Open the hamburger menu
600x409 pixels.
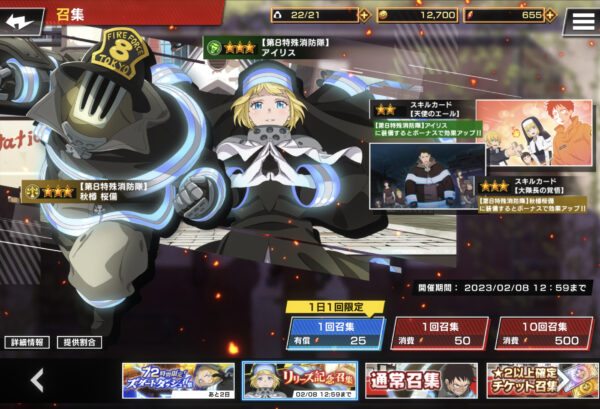click(x=579, y=20)
